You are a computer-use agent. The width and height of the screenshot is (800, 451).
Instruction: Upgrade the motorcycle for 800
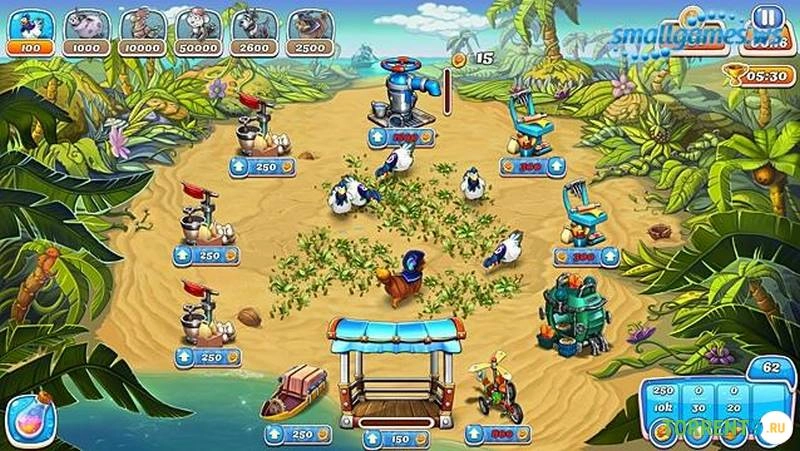click(x=498, y=434)
